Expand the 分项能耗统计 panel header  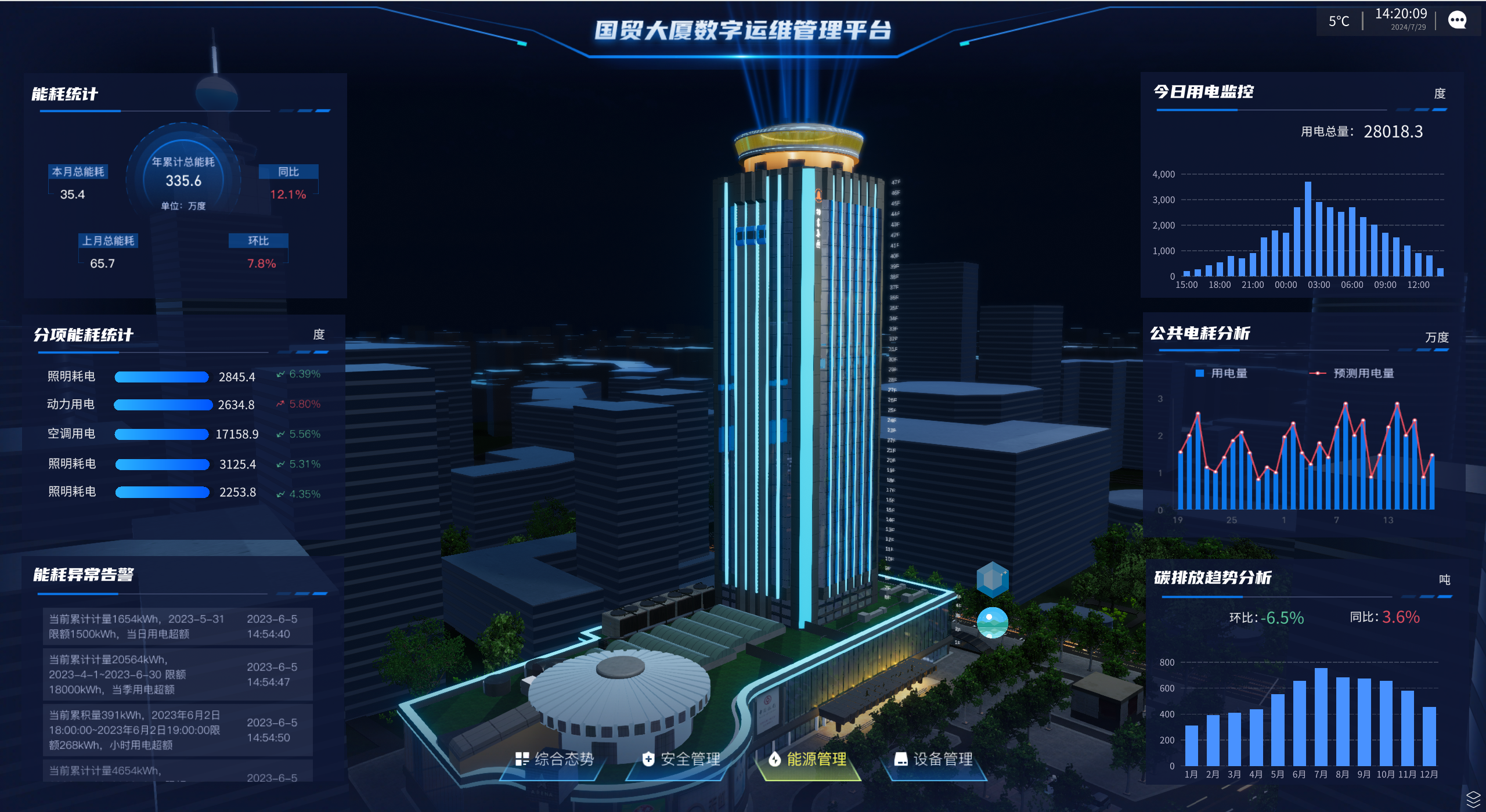point(85,335)
